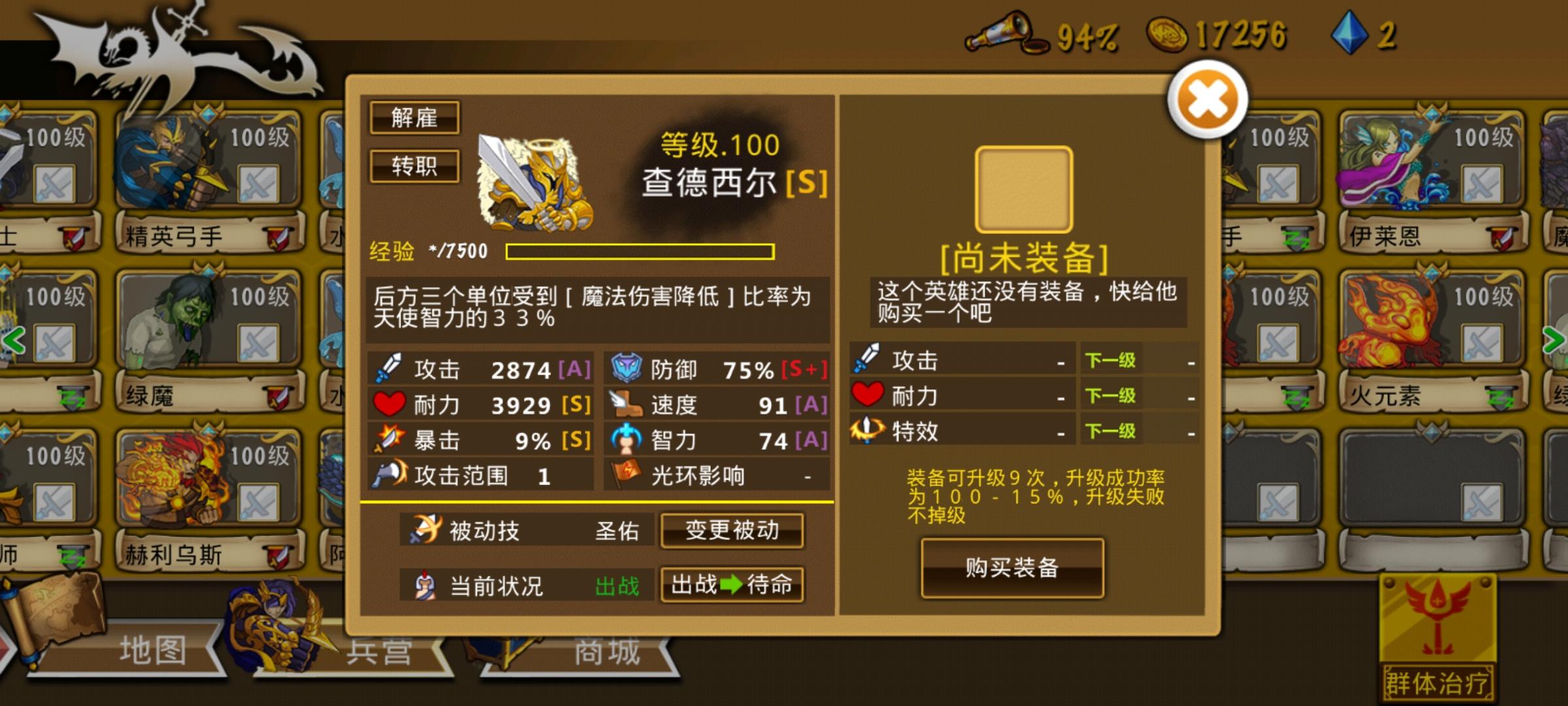Screen dimensions: 1568x706
Task: Click the 变更被动 change passive button
Action: coord(732,530)
